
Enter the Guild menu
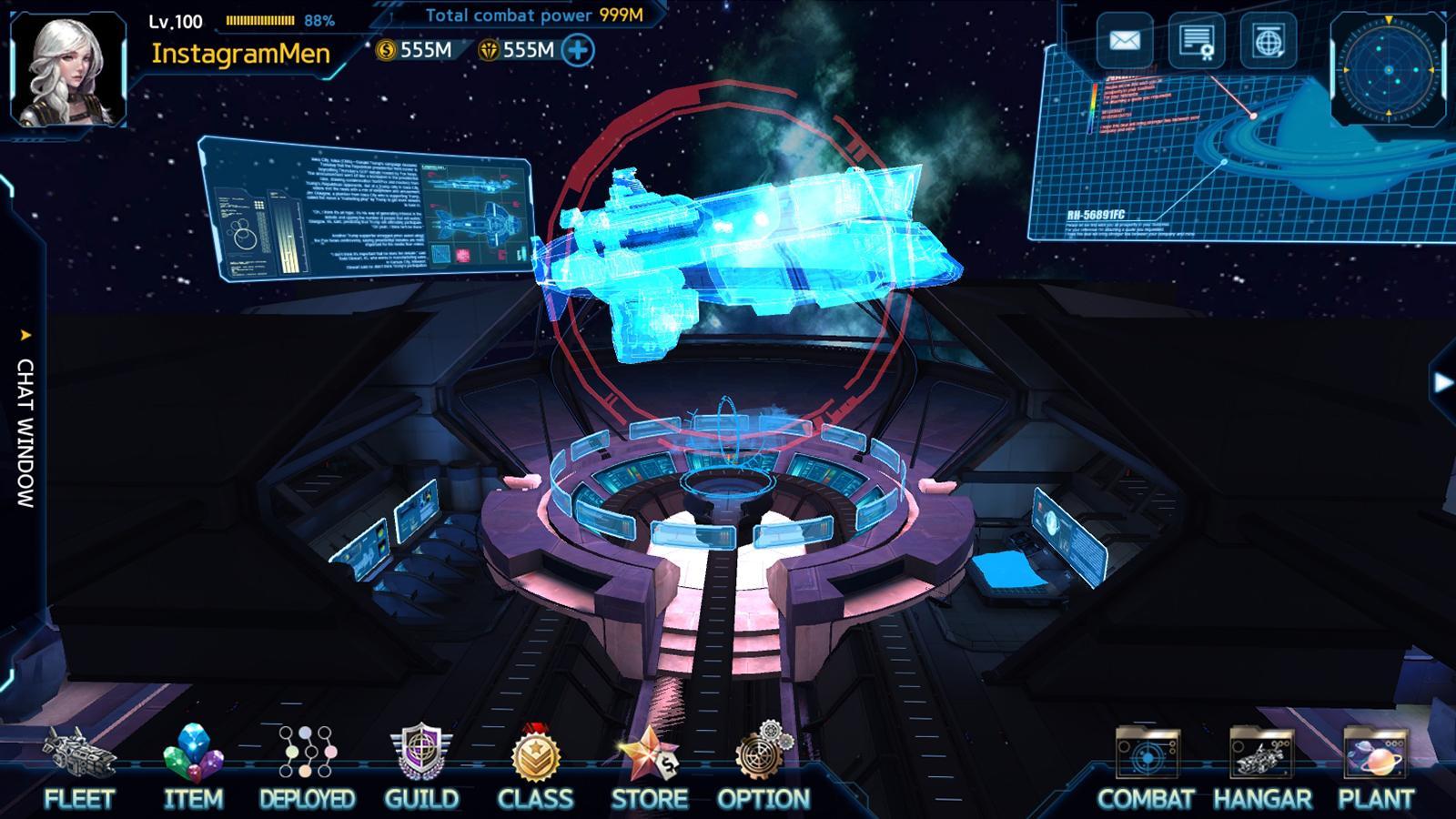tap(421, 767)
